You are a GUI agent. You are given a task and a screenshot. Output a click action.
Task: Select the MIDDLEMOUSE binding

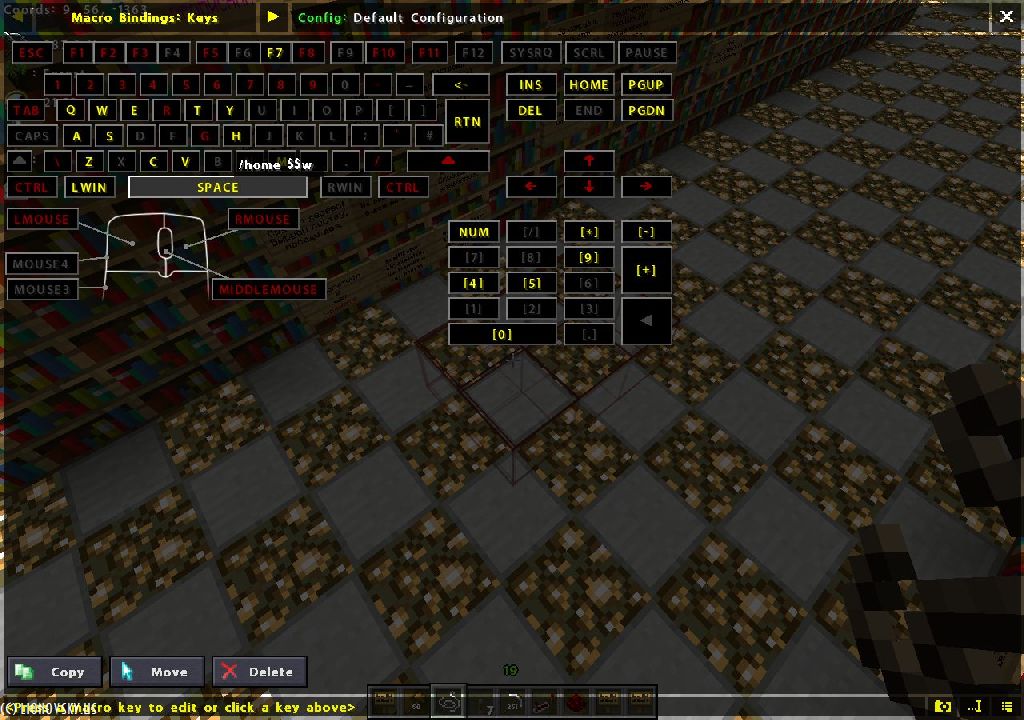point(268,289)
